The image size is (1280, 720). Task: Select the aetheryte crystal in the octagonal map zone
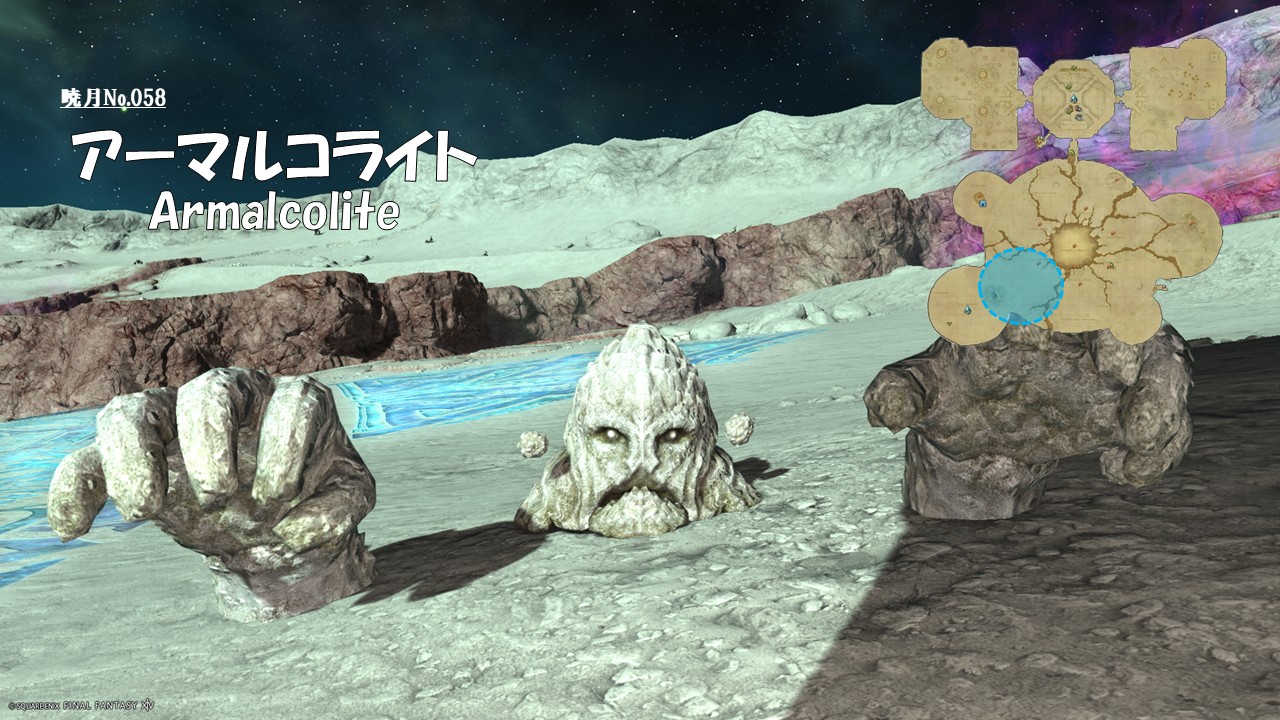coord(1073,99)
